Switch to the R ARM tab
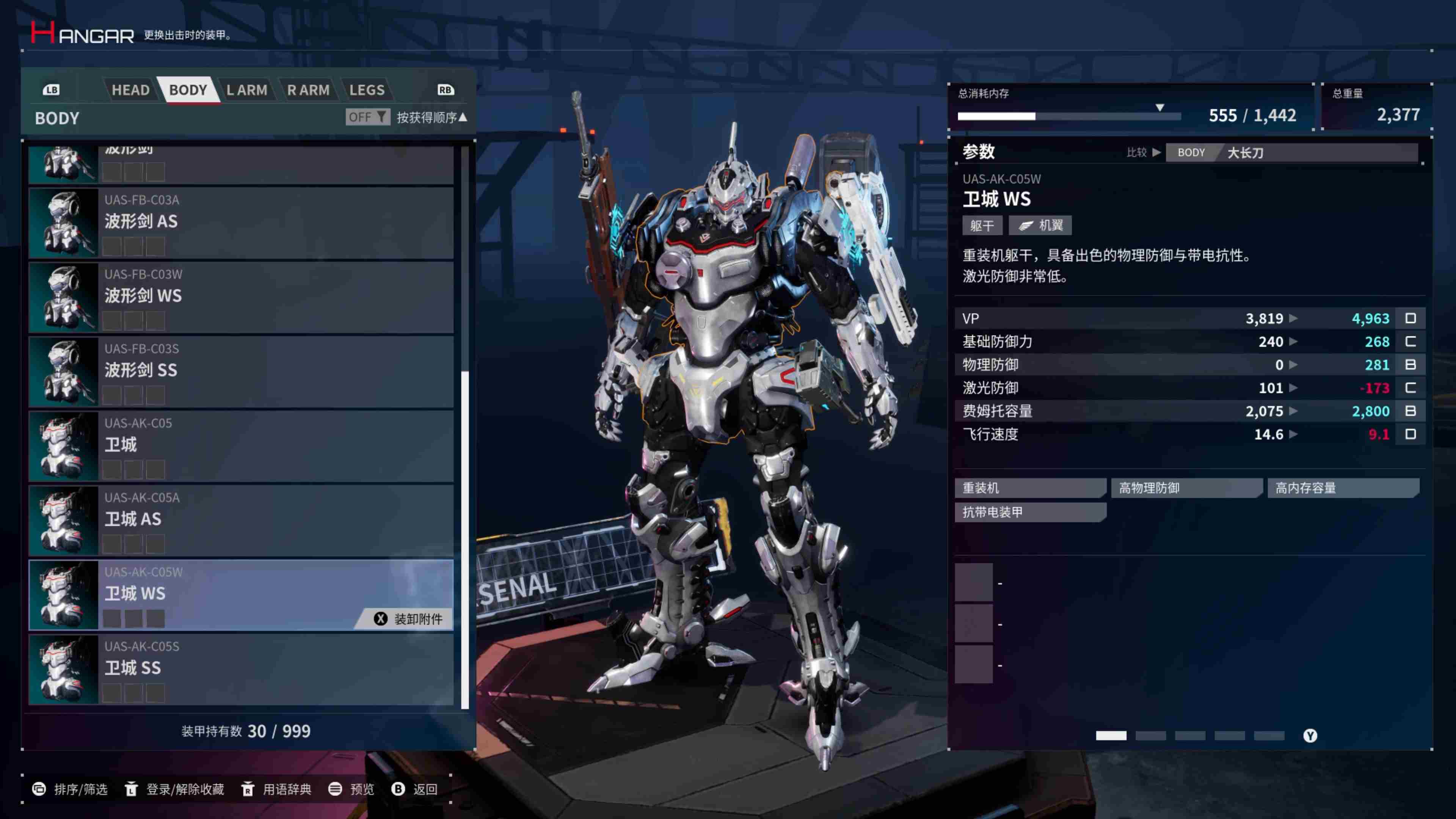This screenshot has width=1456, height=819. 308,90
